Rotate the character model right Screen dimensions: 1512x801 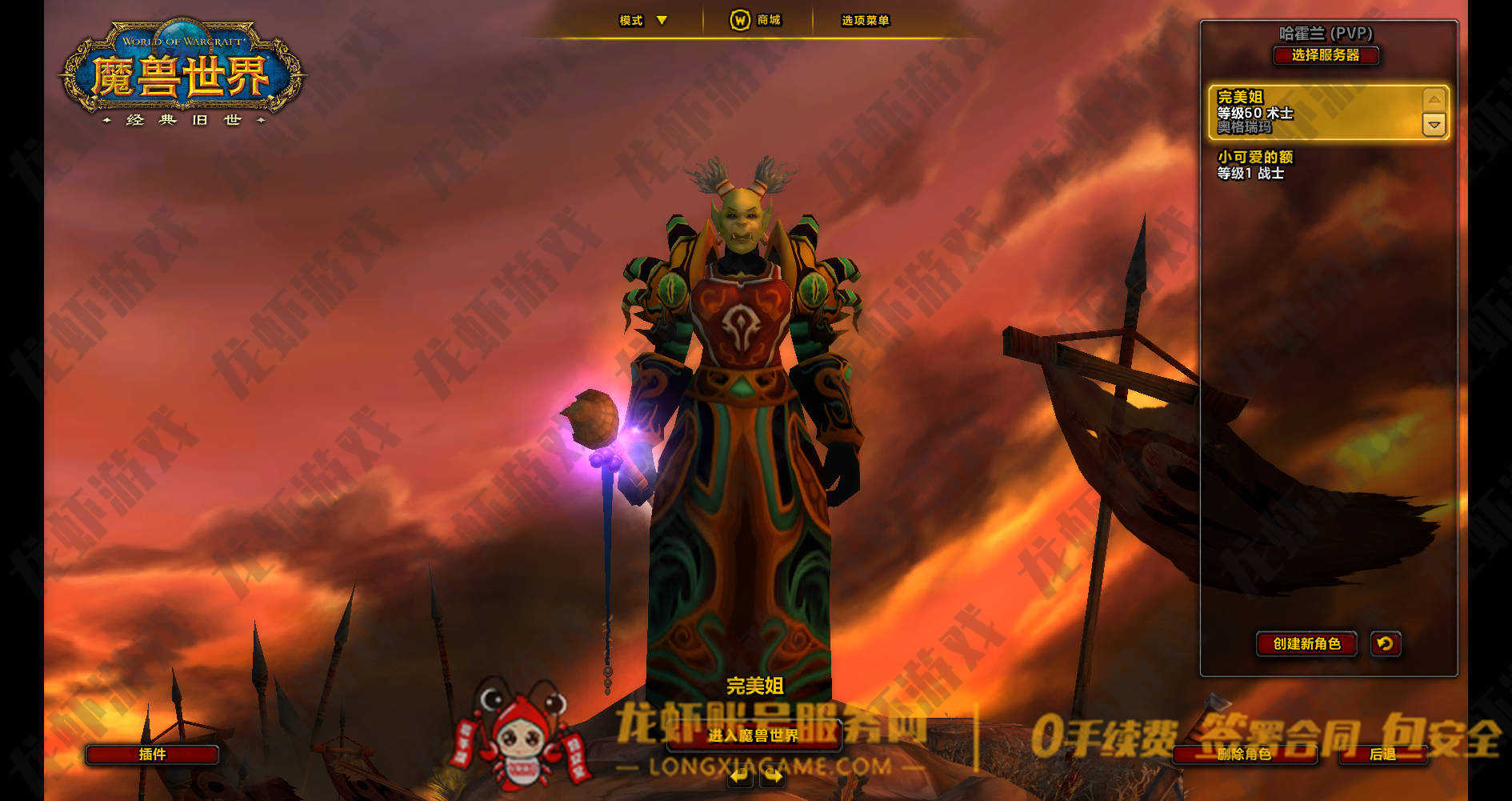(x=772, y=775)
